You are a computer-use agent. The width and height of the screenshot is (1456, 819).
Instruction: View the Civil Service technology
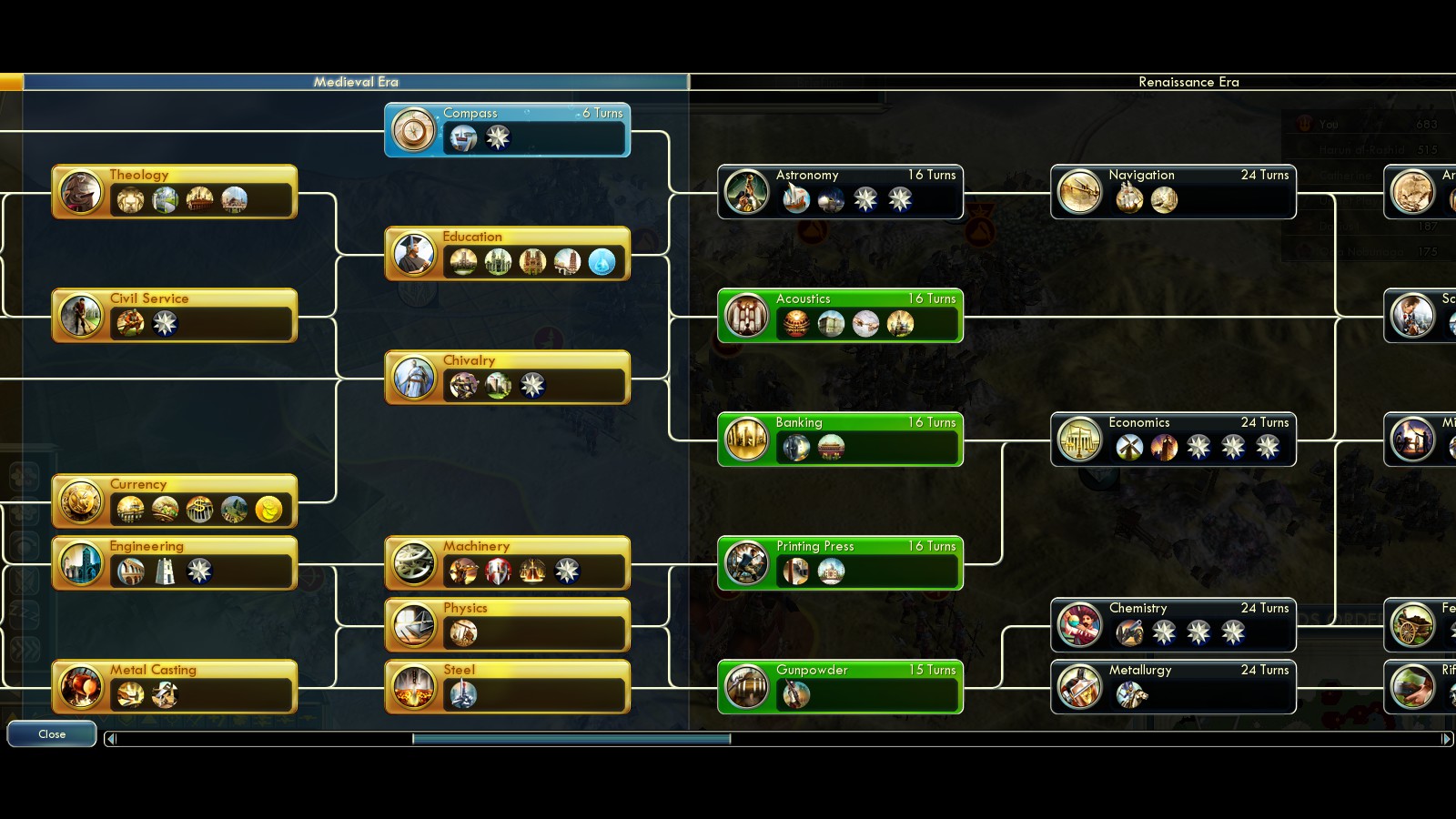click(x=175, y=316)
